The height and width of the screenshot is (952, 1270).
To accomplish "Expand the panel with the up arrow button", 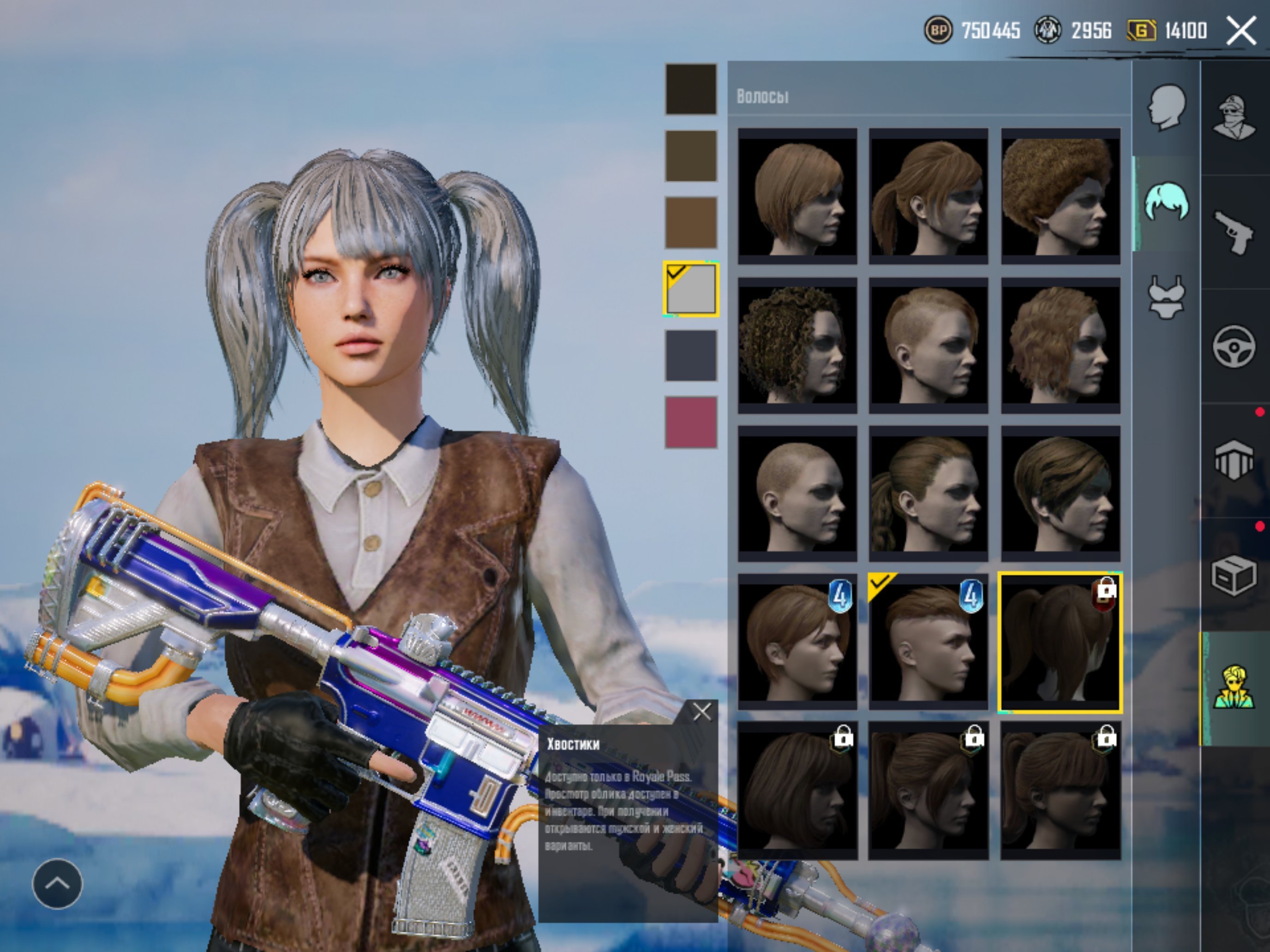I will pyautogui.click(x=57, y=884).
